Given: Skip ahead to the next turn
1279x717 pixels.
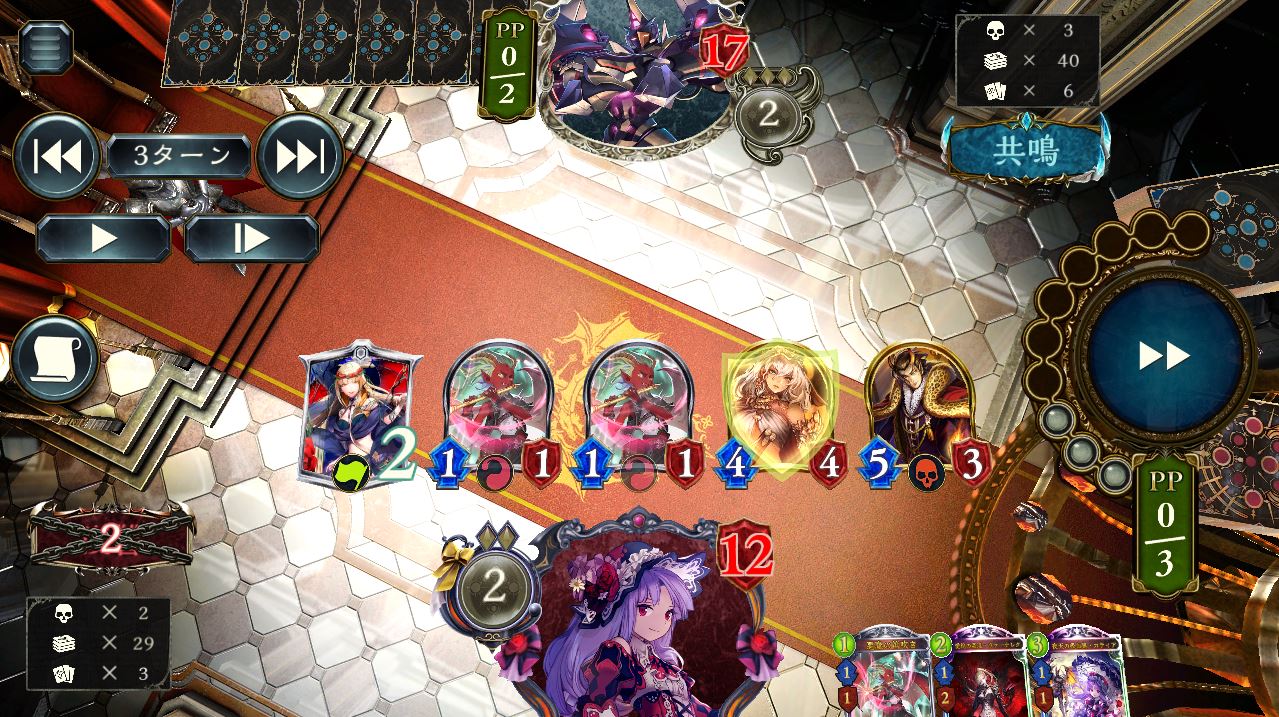Looking at the screenshot, I should (300, 156).
